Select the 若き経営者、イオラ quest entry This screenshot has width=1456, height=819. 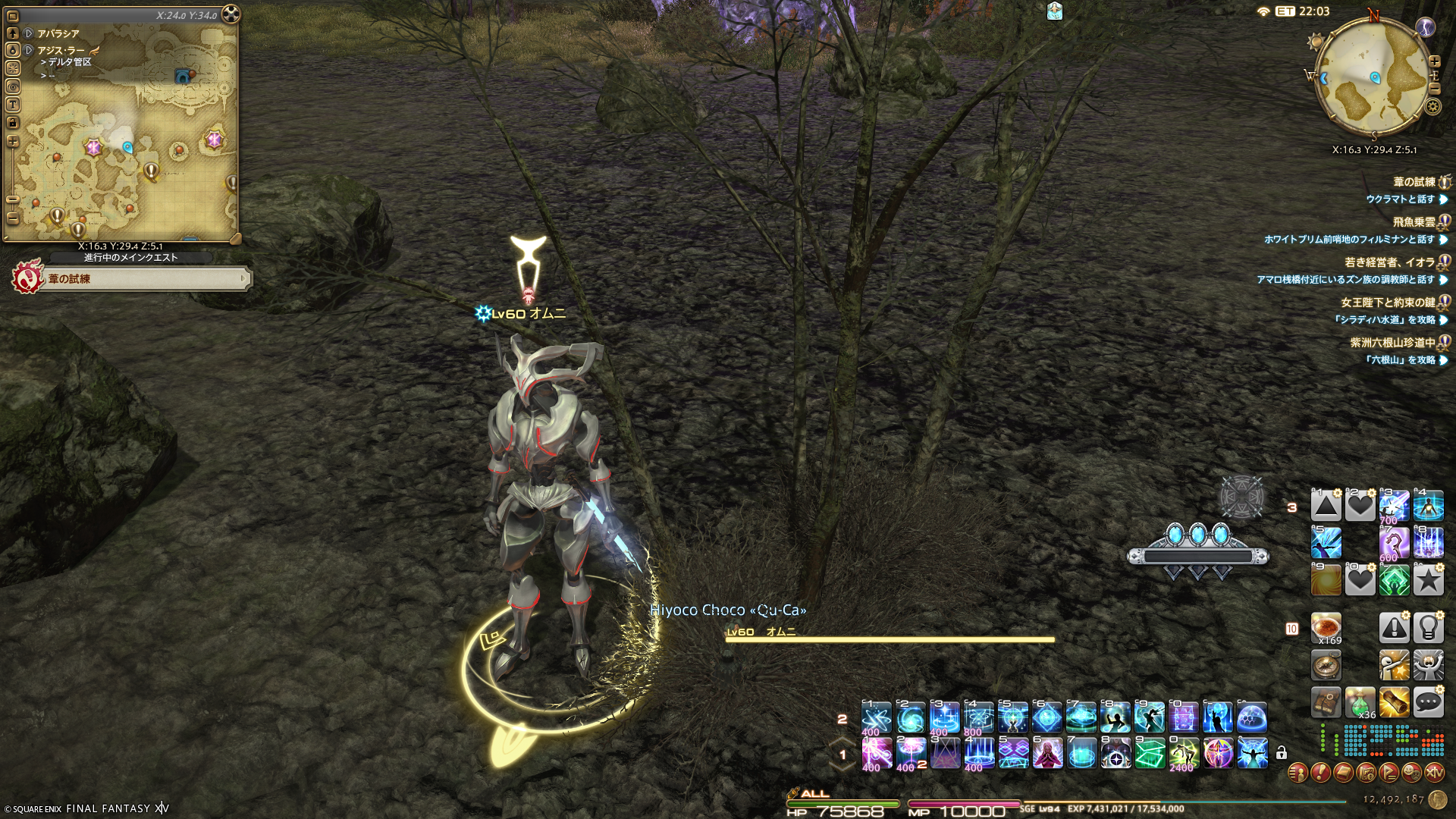click(1389, 262)
